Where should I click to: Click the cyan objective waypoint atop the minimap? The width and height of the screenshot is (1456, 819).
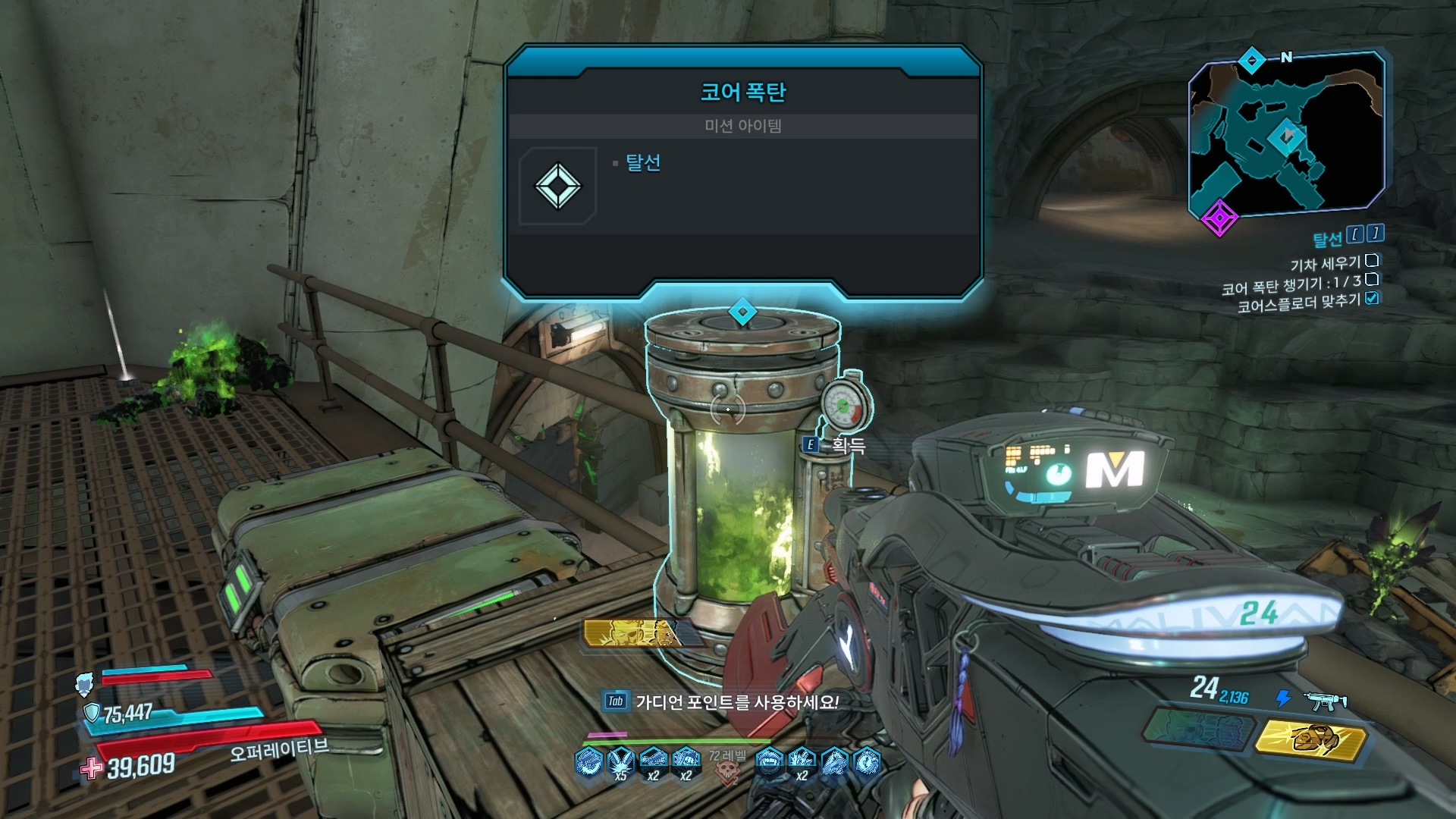(x=1252, y=60)
